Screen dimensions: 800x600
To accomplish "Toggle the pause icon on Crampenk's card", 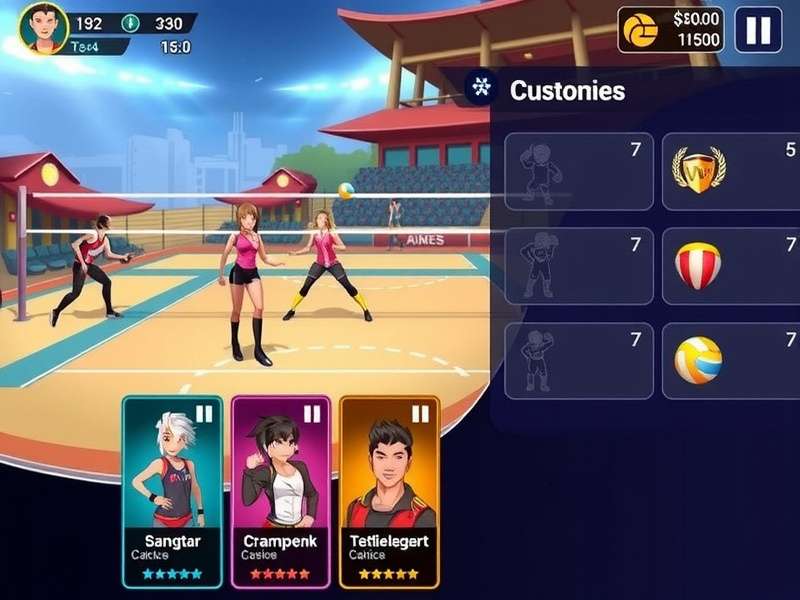I will (312, 414).
